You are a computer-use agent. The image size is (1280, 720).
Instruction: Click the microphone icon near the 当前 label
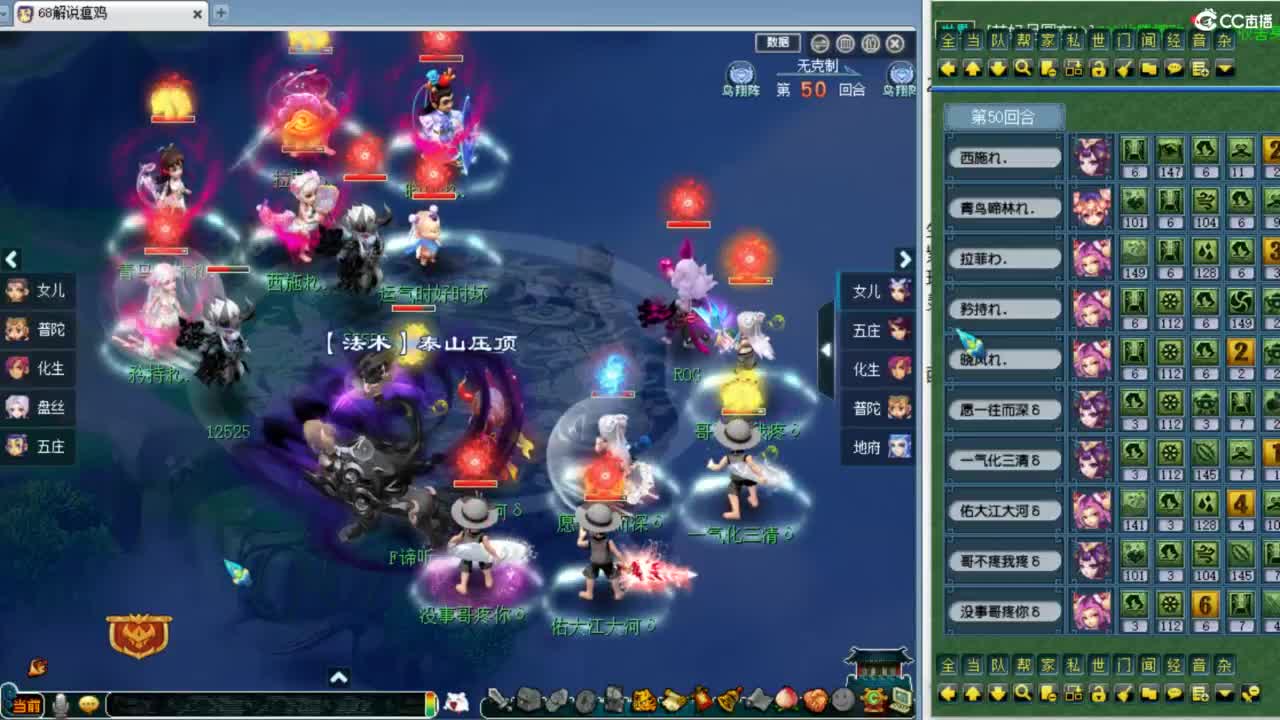point(60,702)
